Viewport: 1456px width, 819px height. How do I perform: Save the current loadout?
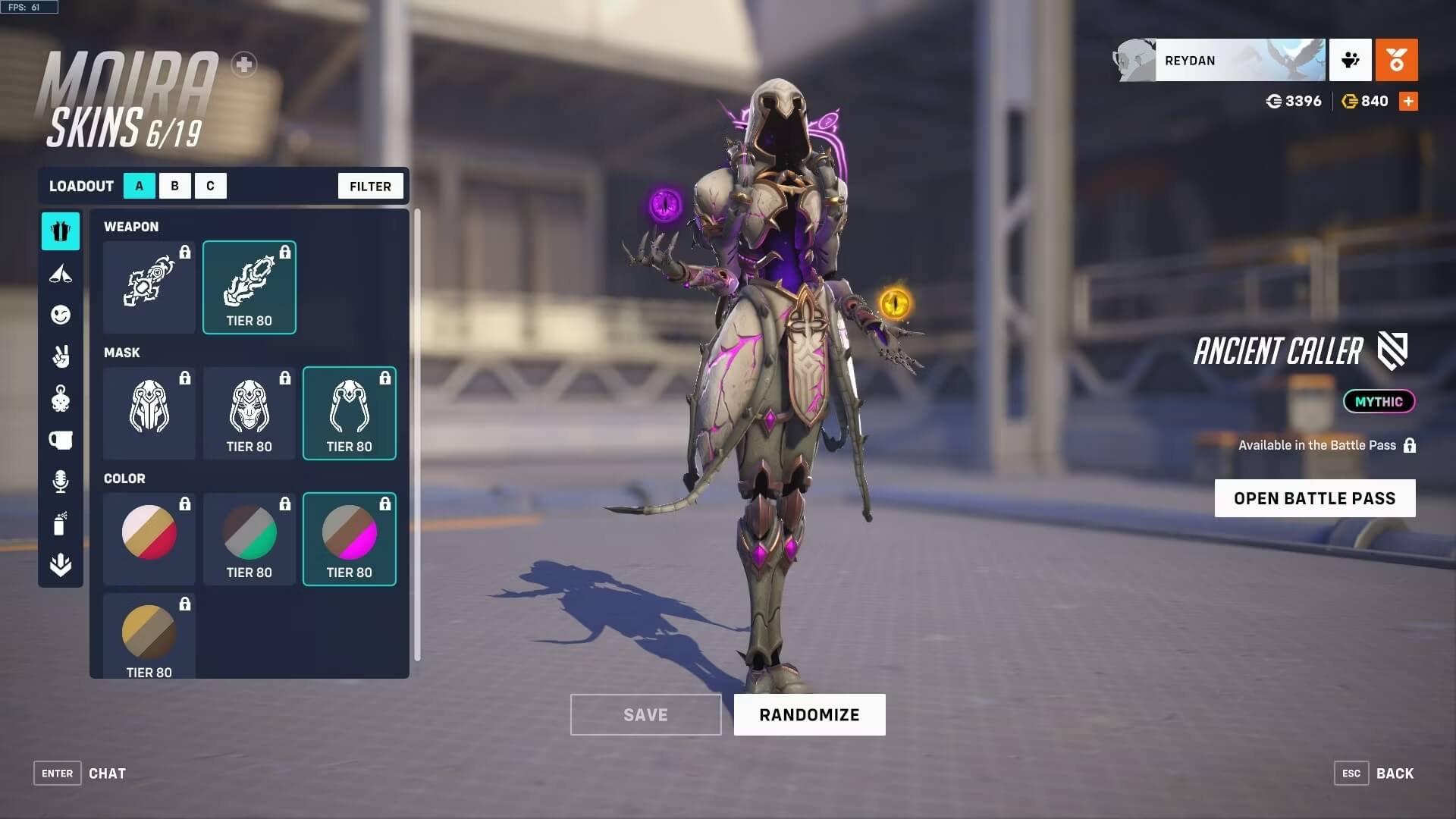(x=645, y=714)
